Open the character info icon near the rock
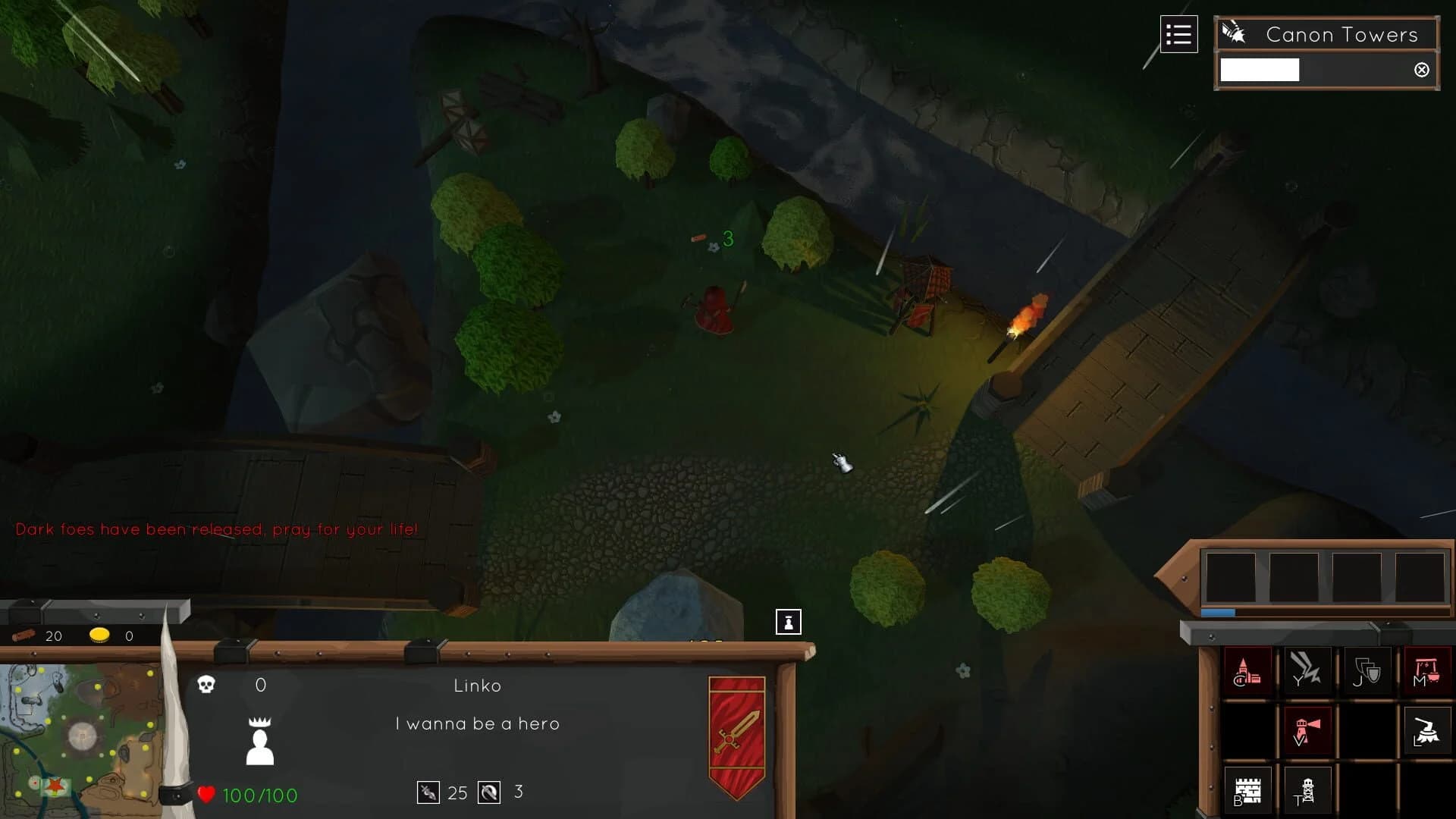1456x819 pixels. pyautogui.click(x=789, y=620)
